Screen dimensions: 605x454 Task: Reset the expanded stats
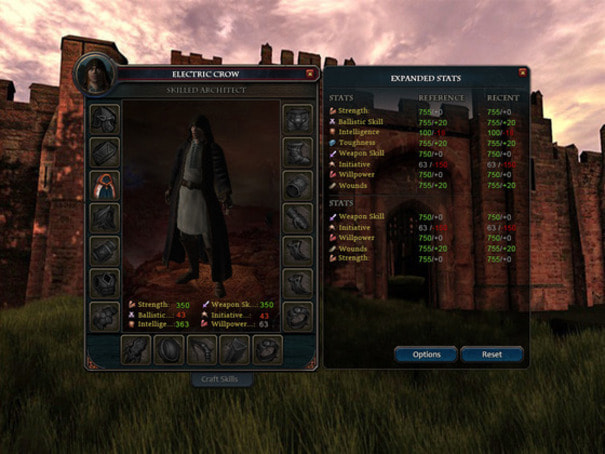[492, 354]
